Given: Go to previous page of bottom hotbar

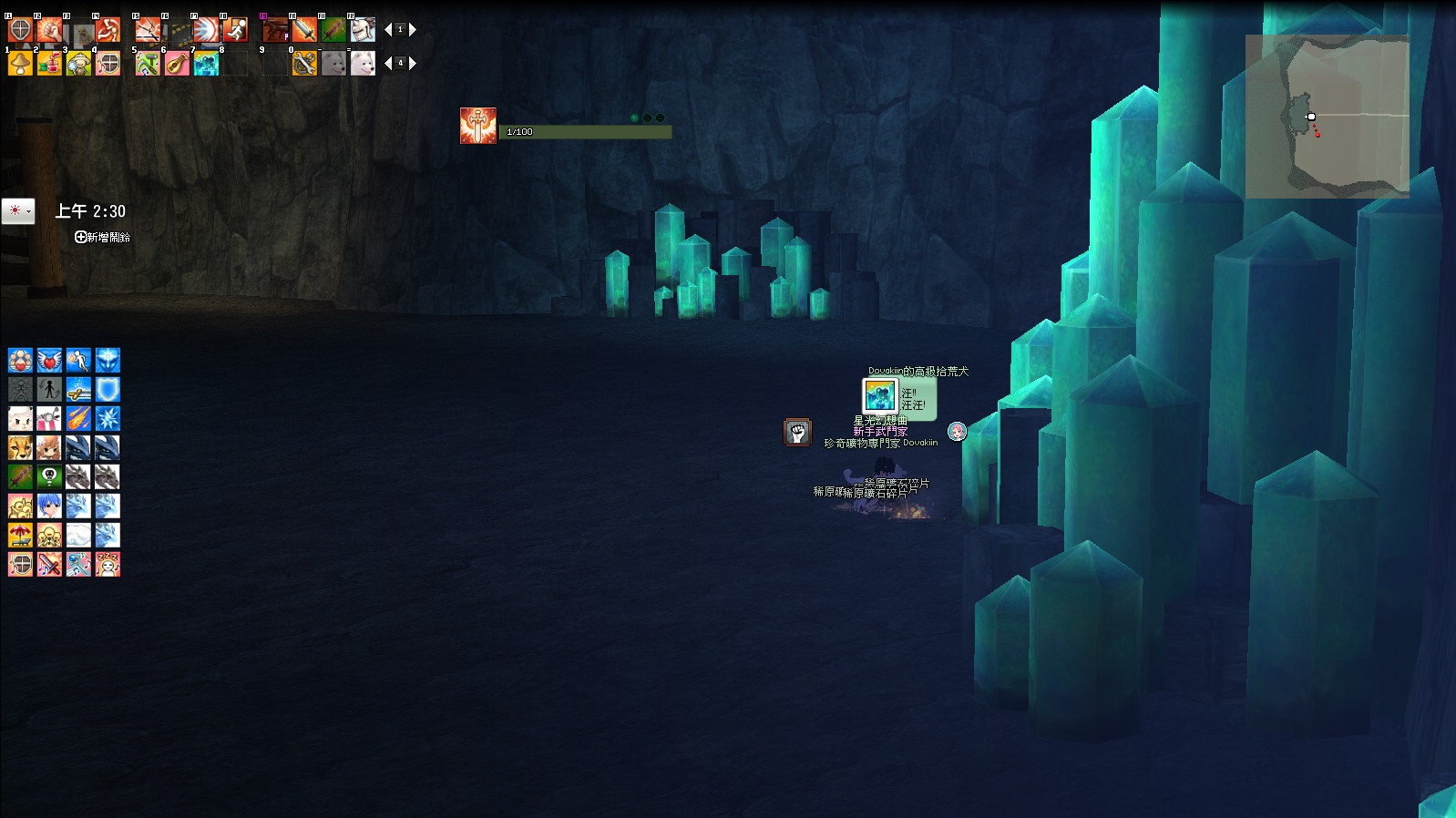Looking at the screenshot, I should (x=388, y=64).
